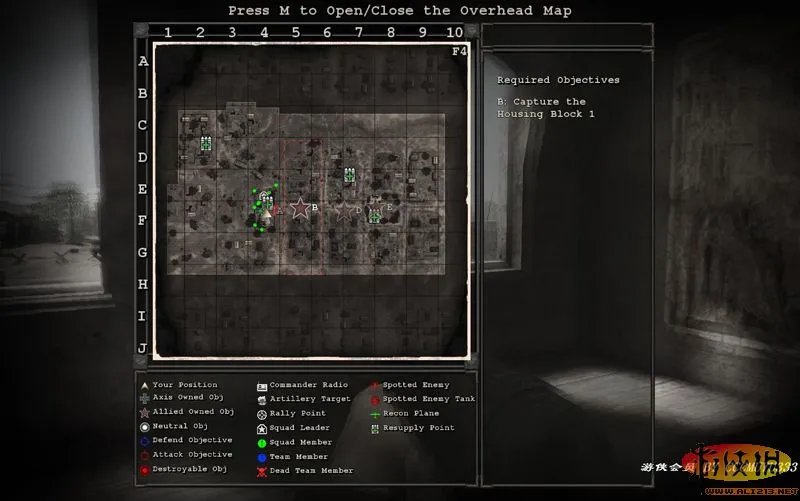Select the Artillery Target legend entry
800x501 pixels.
(307, 399)
